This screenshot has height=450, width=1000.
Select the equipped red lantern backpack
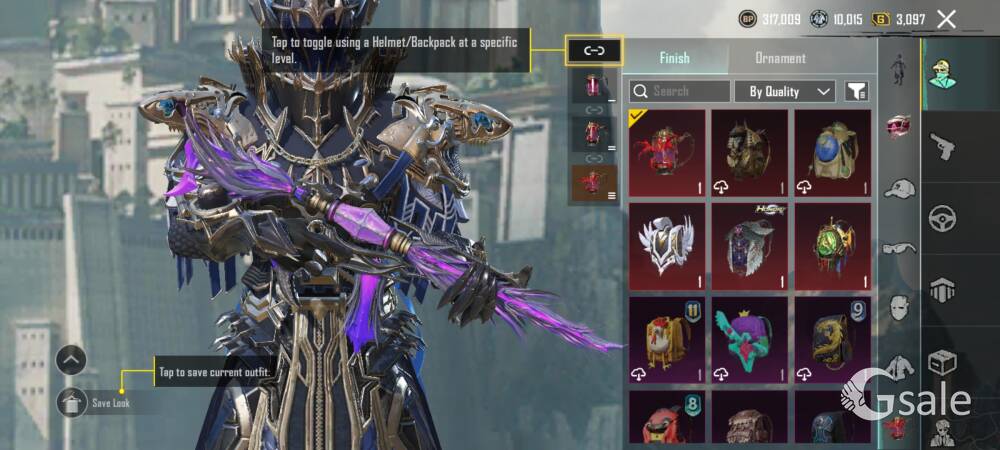point(667,153)
